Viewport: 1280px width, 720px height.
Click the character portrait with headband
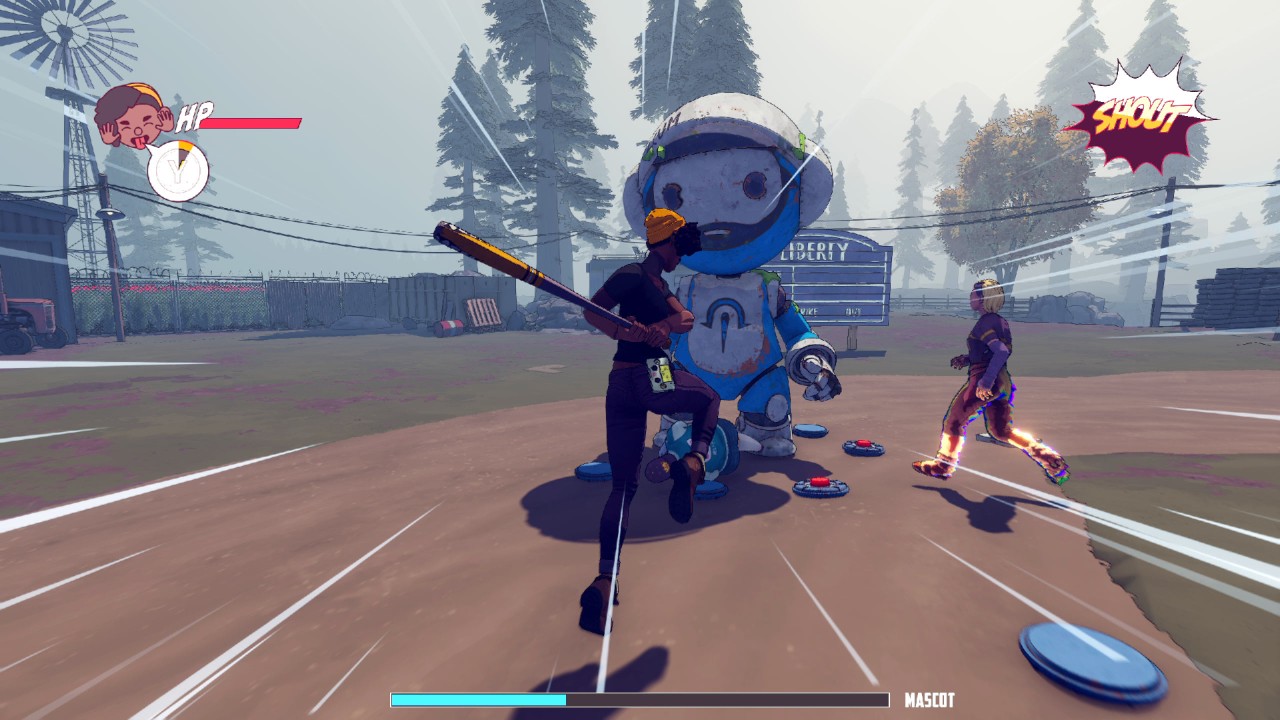[x=133, y=115]
